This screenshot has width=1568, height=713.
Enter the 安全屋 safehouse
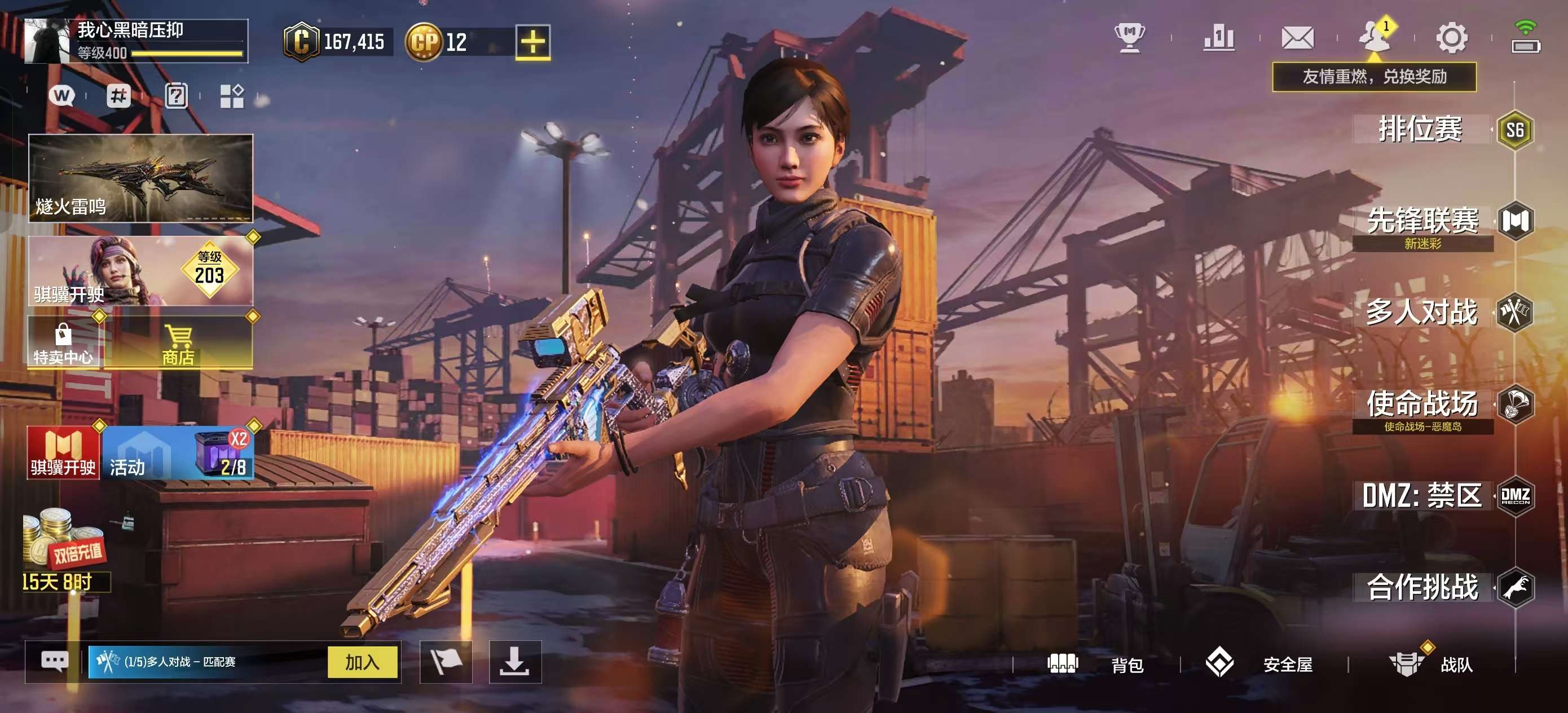pyautogui.click(x=1260, y=664)
